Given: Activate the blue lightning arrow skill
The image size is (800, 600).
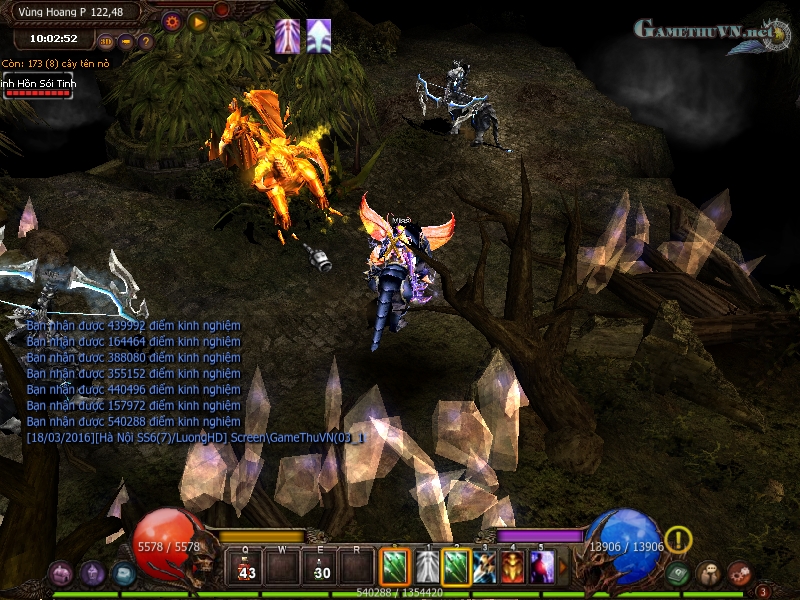Looking at the screenshot, I should pyautogui.click(x=485, y=567).
